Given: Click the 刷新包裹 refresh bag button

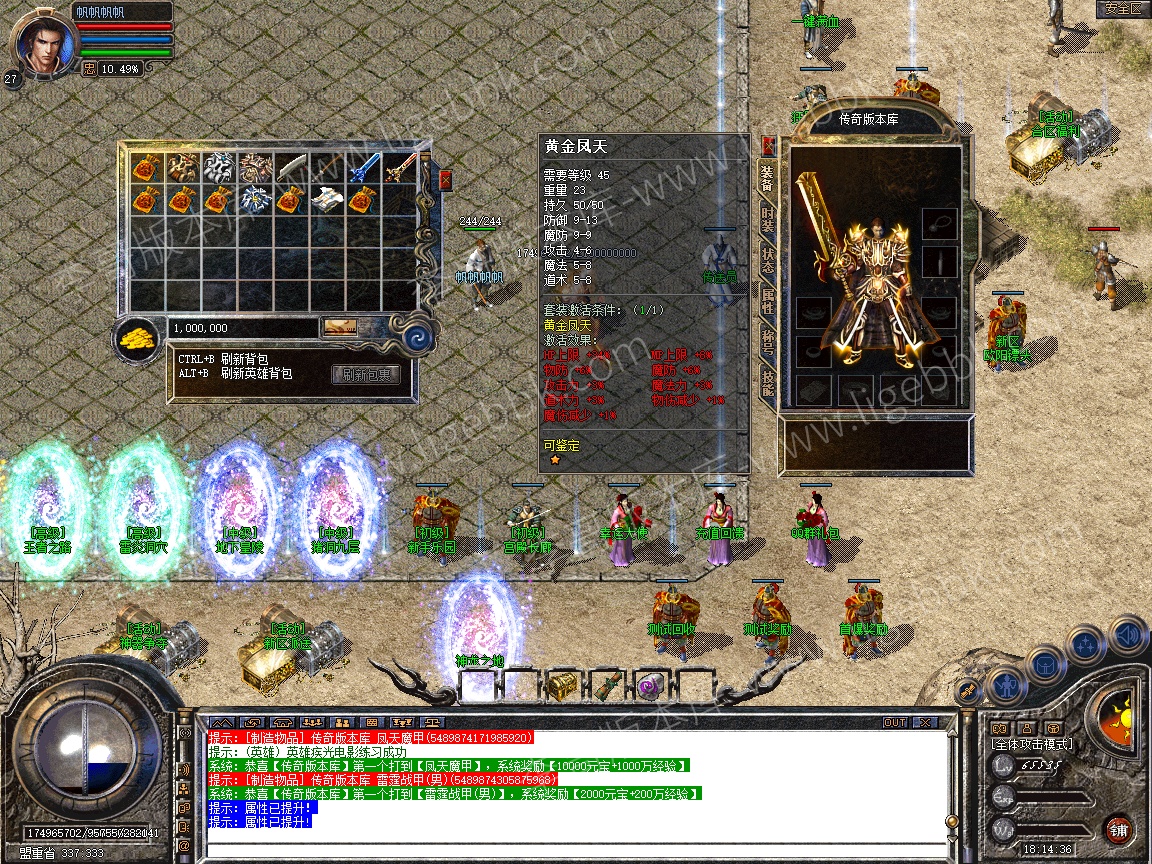Looking at the screenshot, I should coord(365,375).
